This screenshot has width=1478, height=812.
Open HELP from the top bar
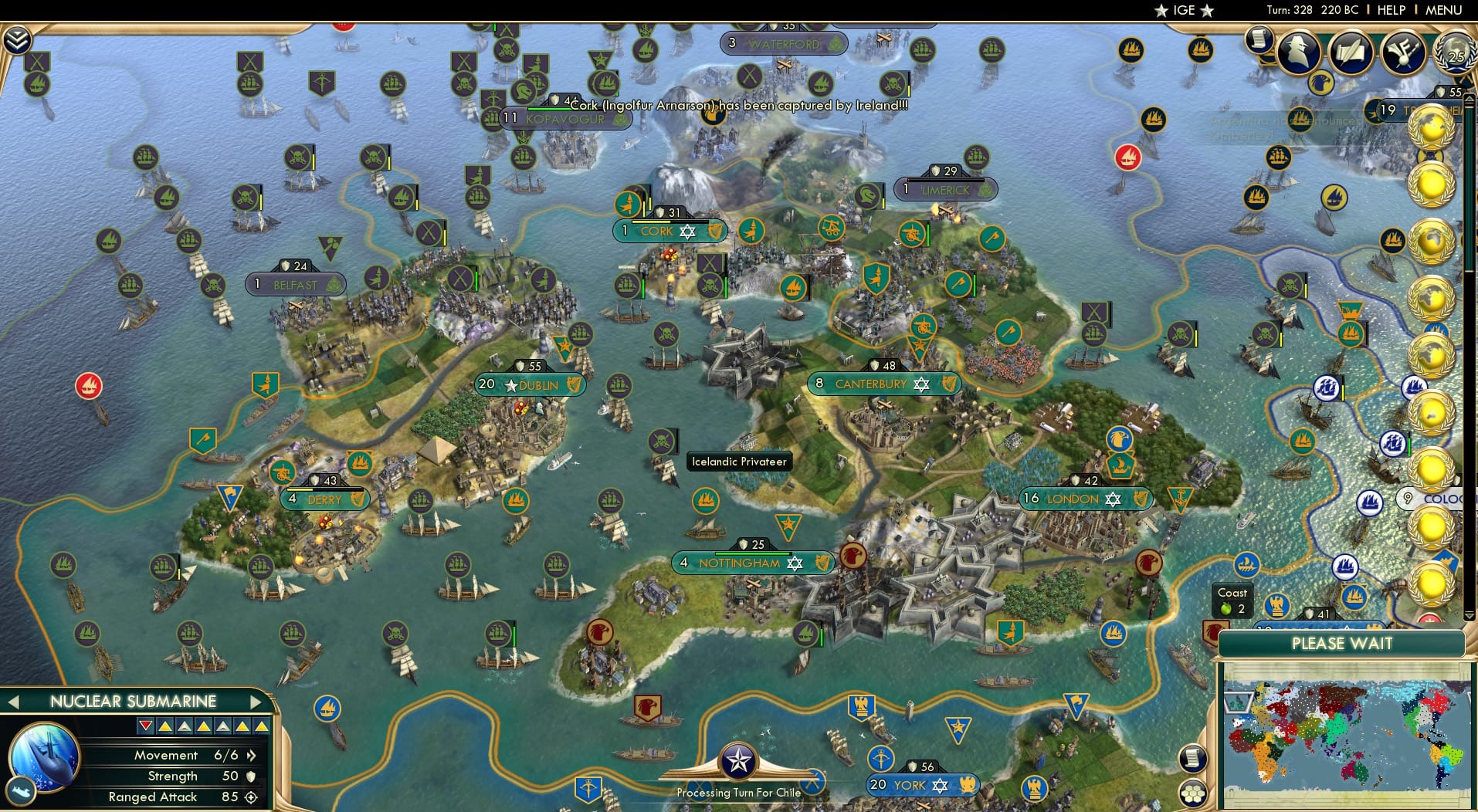point(1390,10)
